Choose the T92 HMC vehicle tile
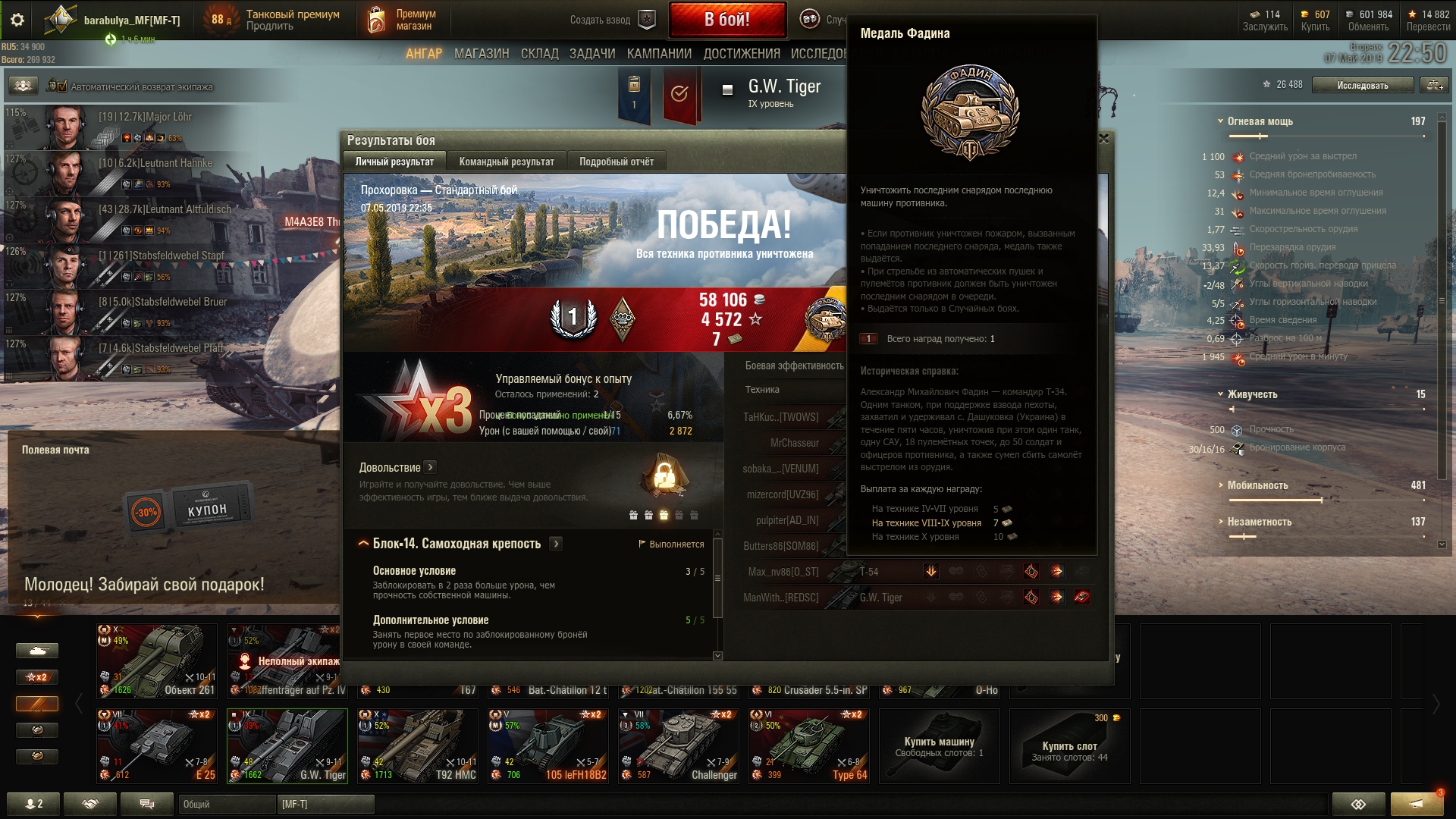The height and width of the screenshot is (819, 1456). [x=418, y=745]
